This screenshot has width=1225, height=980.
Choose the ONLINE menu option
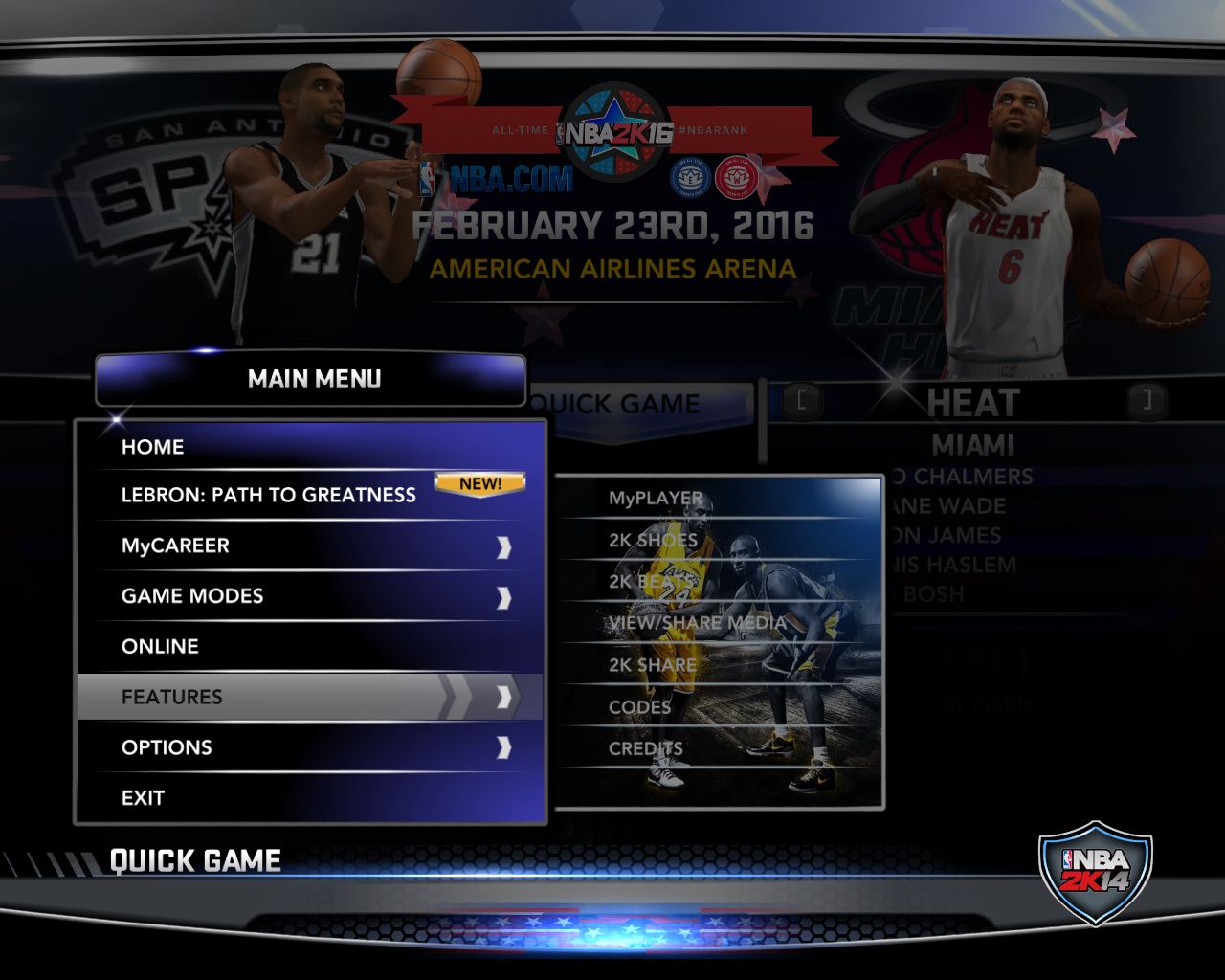(x=160, y=647)
